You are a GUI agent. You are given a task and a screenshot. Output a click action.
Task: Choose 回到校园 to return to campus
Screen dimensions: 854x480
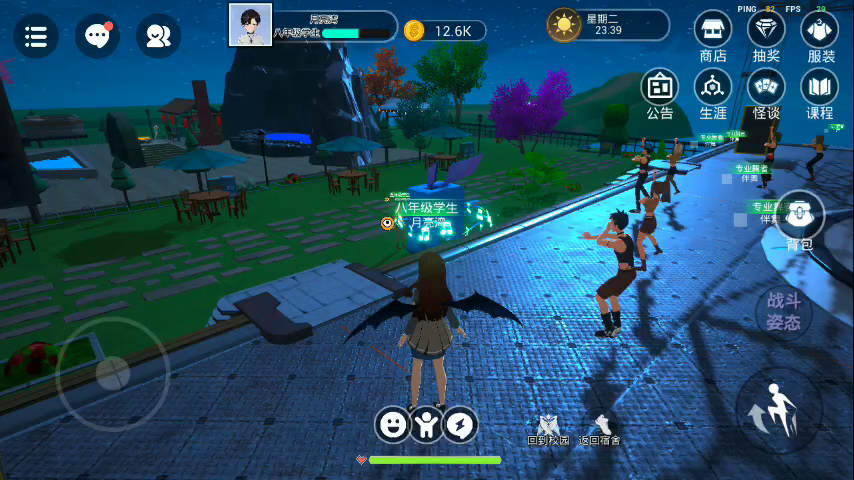click(548, 430)
